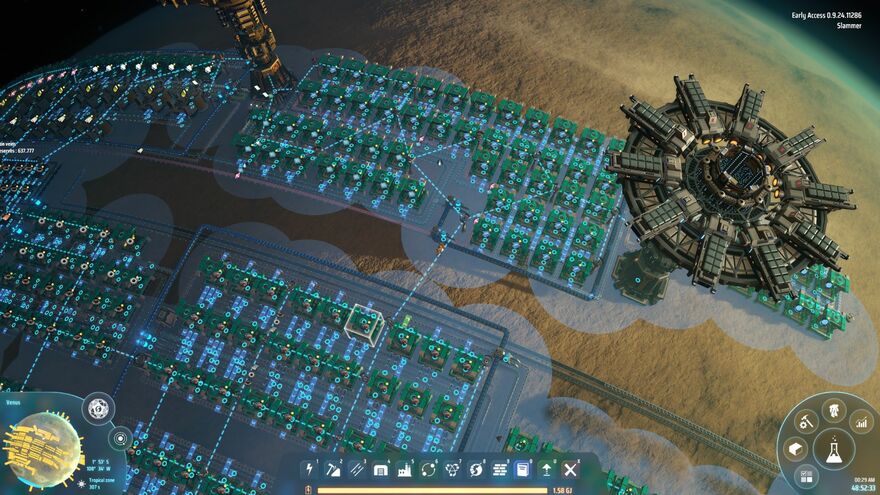Image resolution: width=880 pixels, height=495 pixels.
Task: Open the gear-and-hammer replicator panel
Action: click(804, 422)
